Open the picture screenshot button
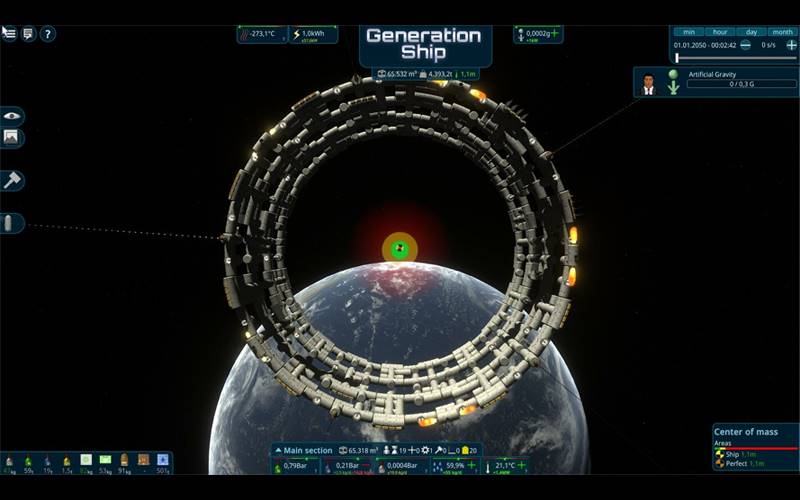This screenshot has width=800, height=500. pyautogui.click(x=12, y=138)
